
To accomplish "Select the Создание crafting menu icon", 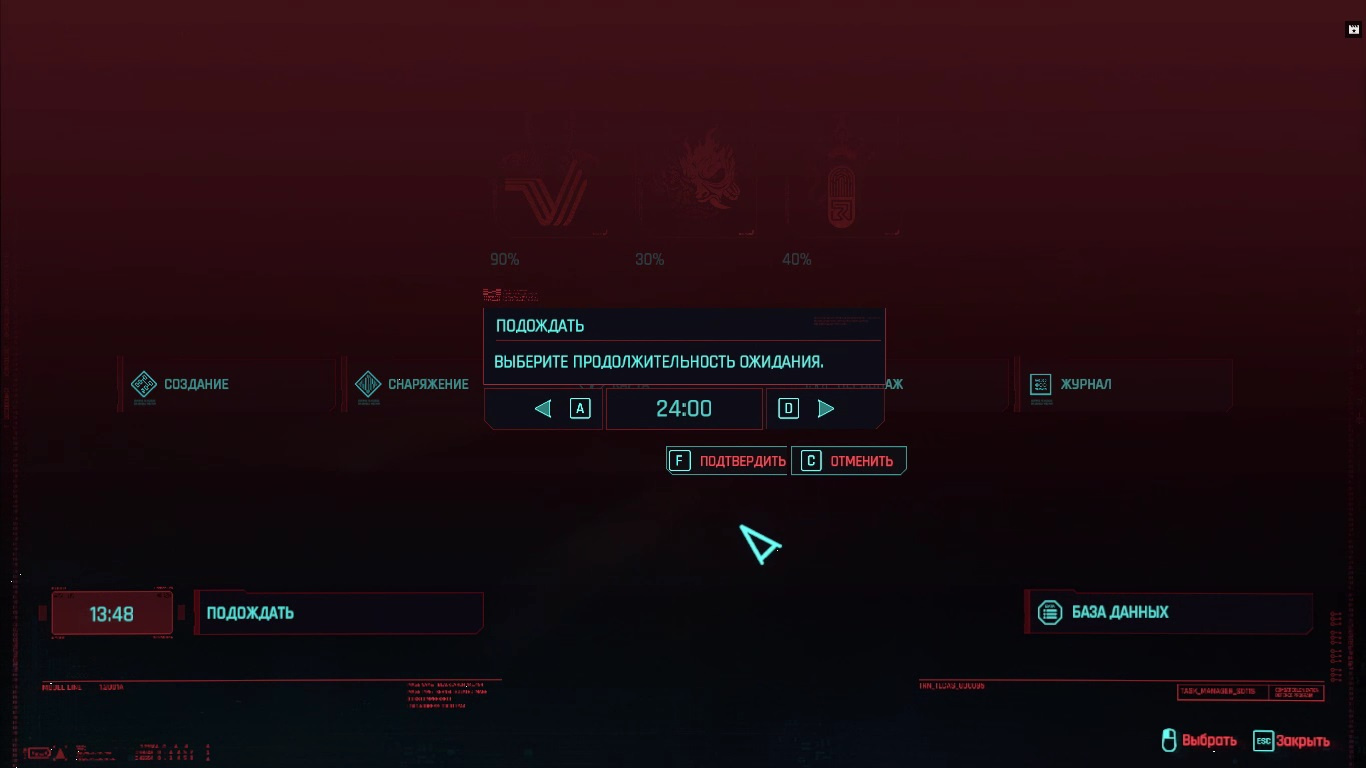I will pos(144,383).
